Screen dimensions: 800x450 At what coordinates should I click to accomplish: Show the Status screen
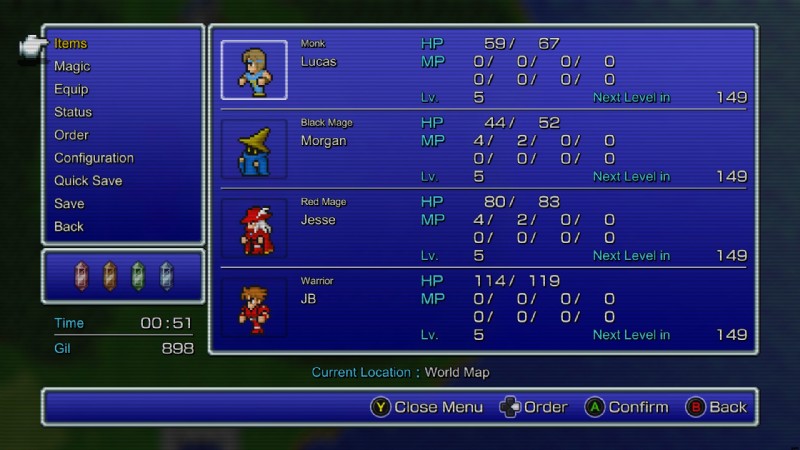point(73,113)
